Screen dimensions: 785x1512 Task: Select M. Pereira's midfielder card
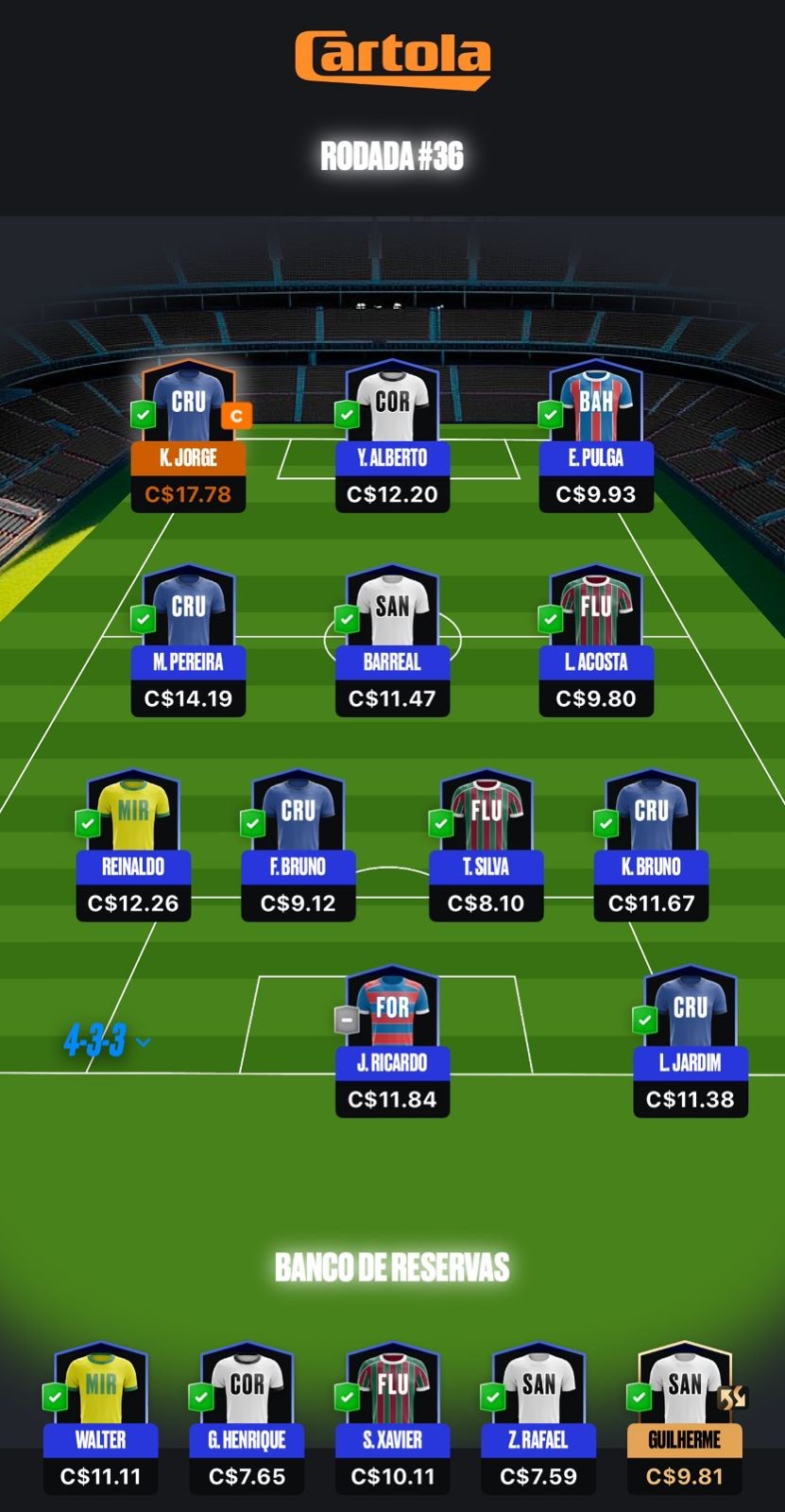click(x=188, y=642)
